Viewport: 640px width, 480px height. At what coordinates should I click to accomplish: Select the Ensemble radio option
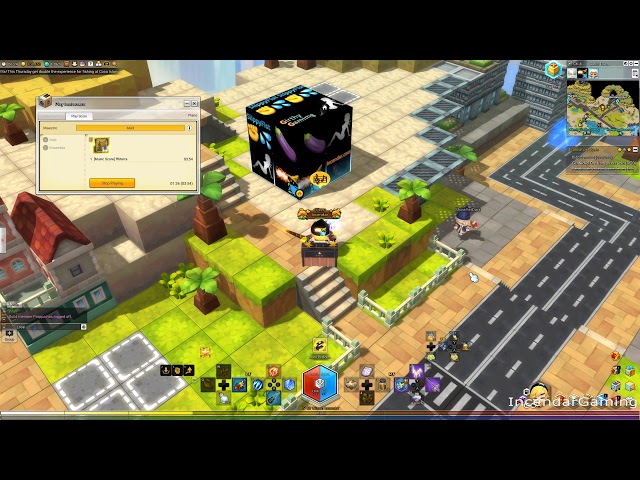pos(46,148)
